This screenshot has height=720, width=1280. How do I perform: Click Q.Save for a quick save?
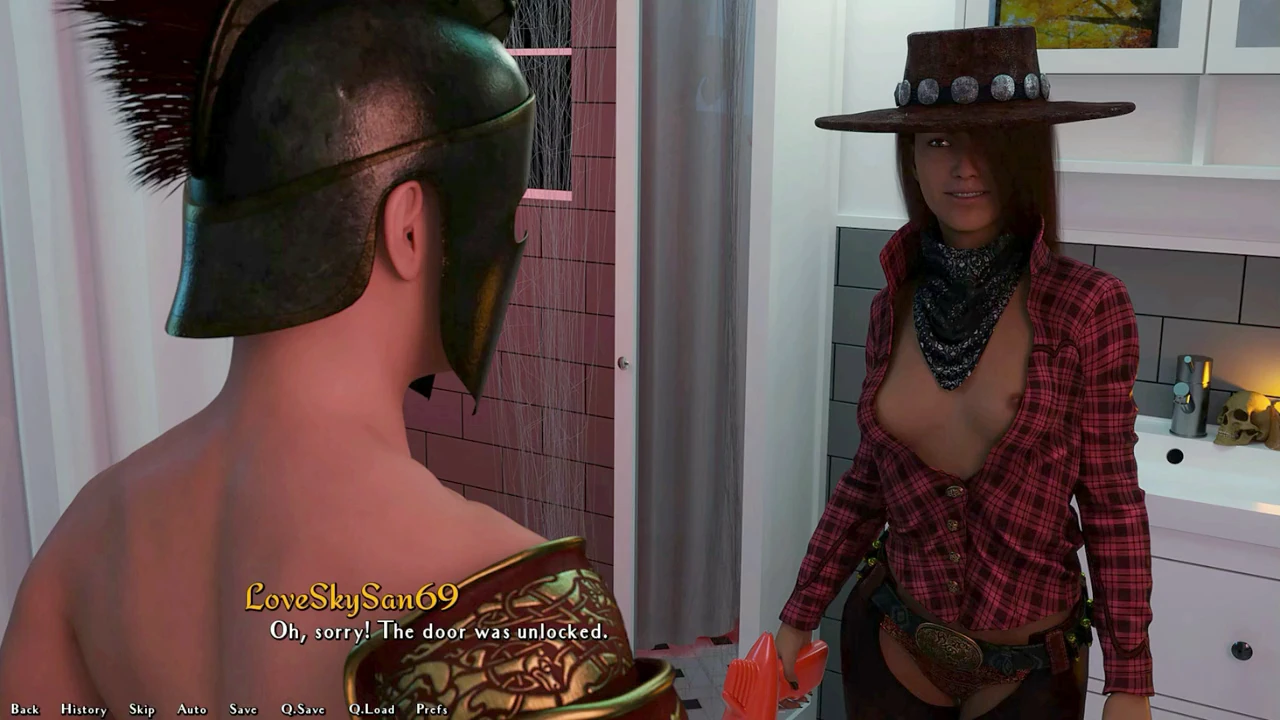[x=303, y=709]
